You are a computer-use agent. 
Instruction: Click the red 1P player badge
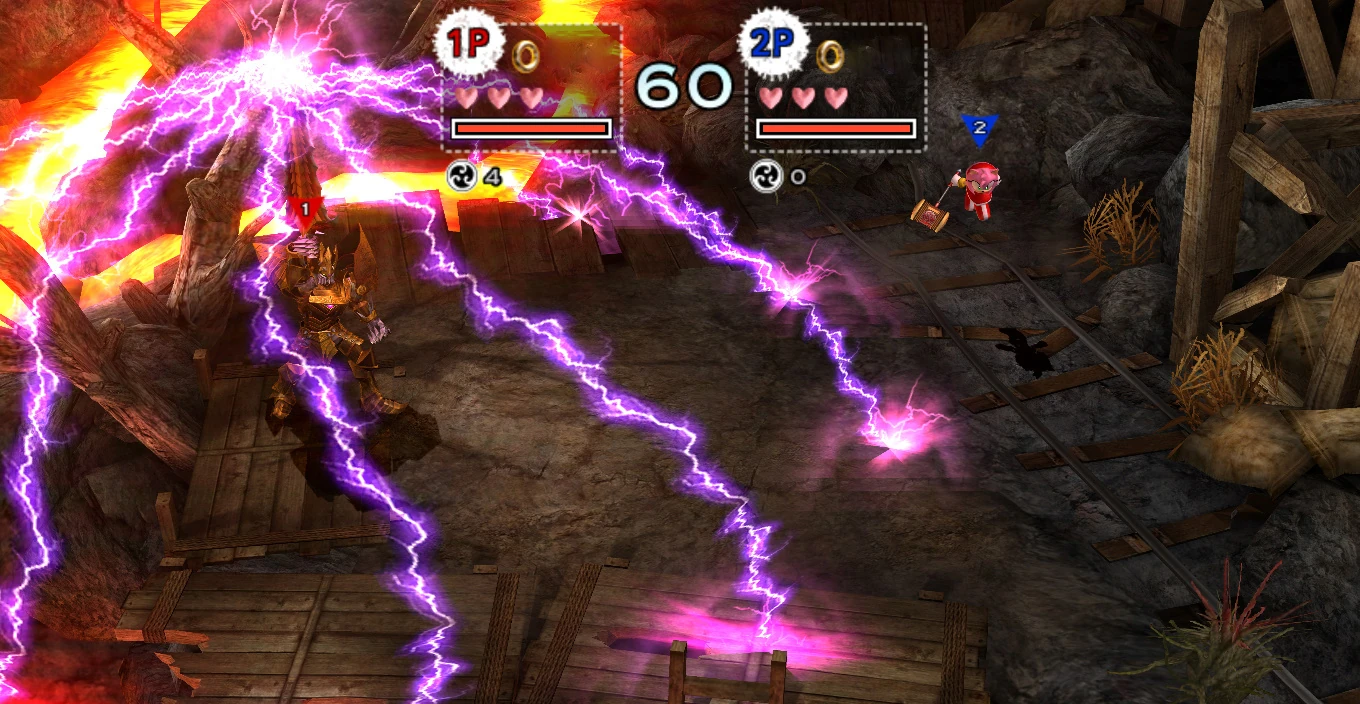464,45
